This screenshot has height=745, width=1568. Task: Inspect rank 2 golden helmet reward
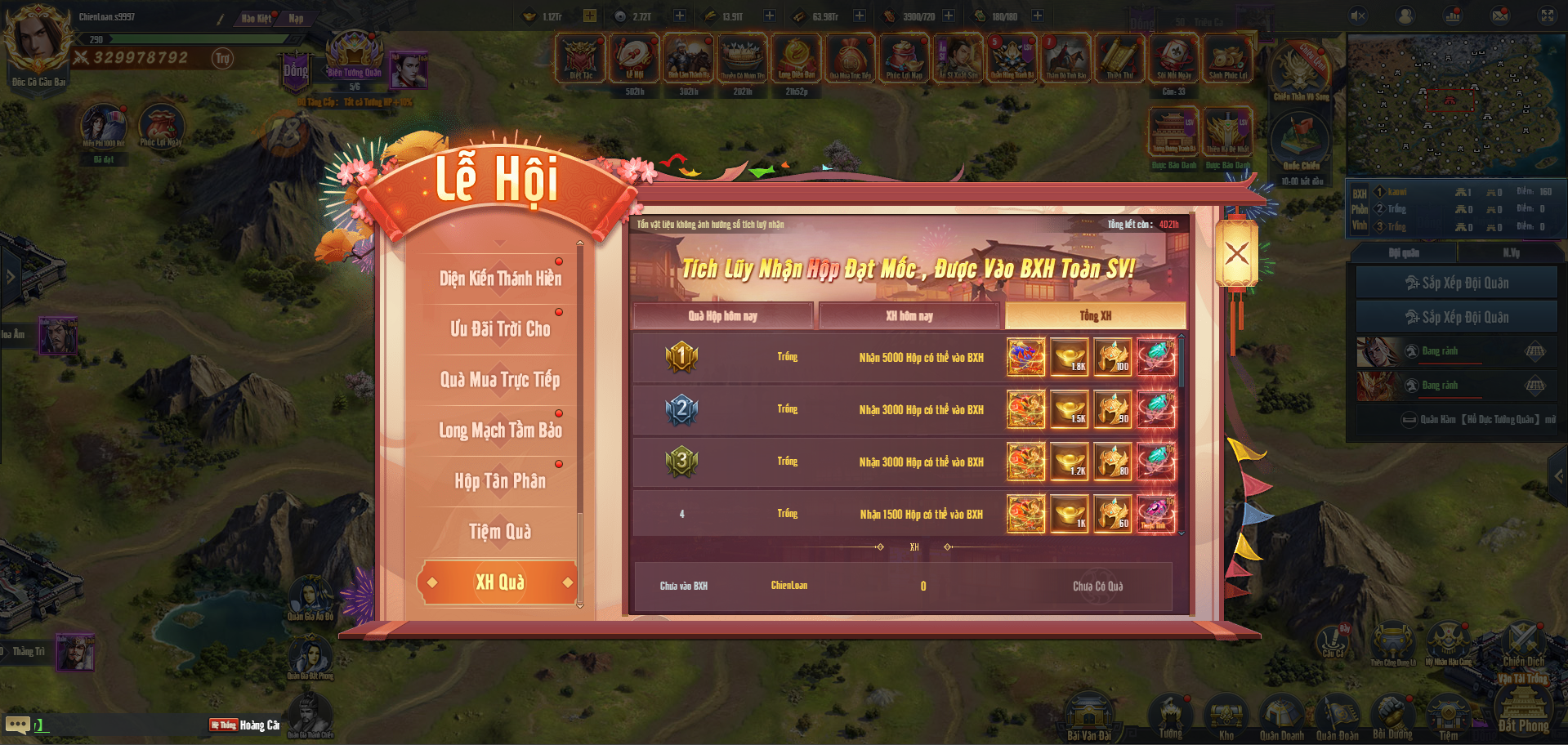pos(1113,409)
